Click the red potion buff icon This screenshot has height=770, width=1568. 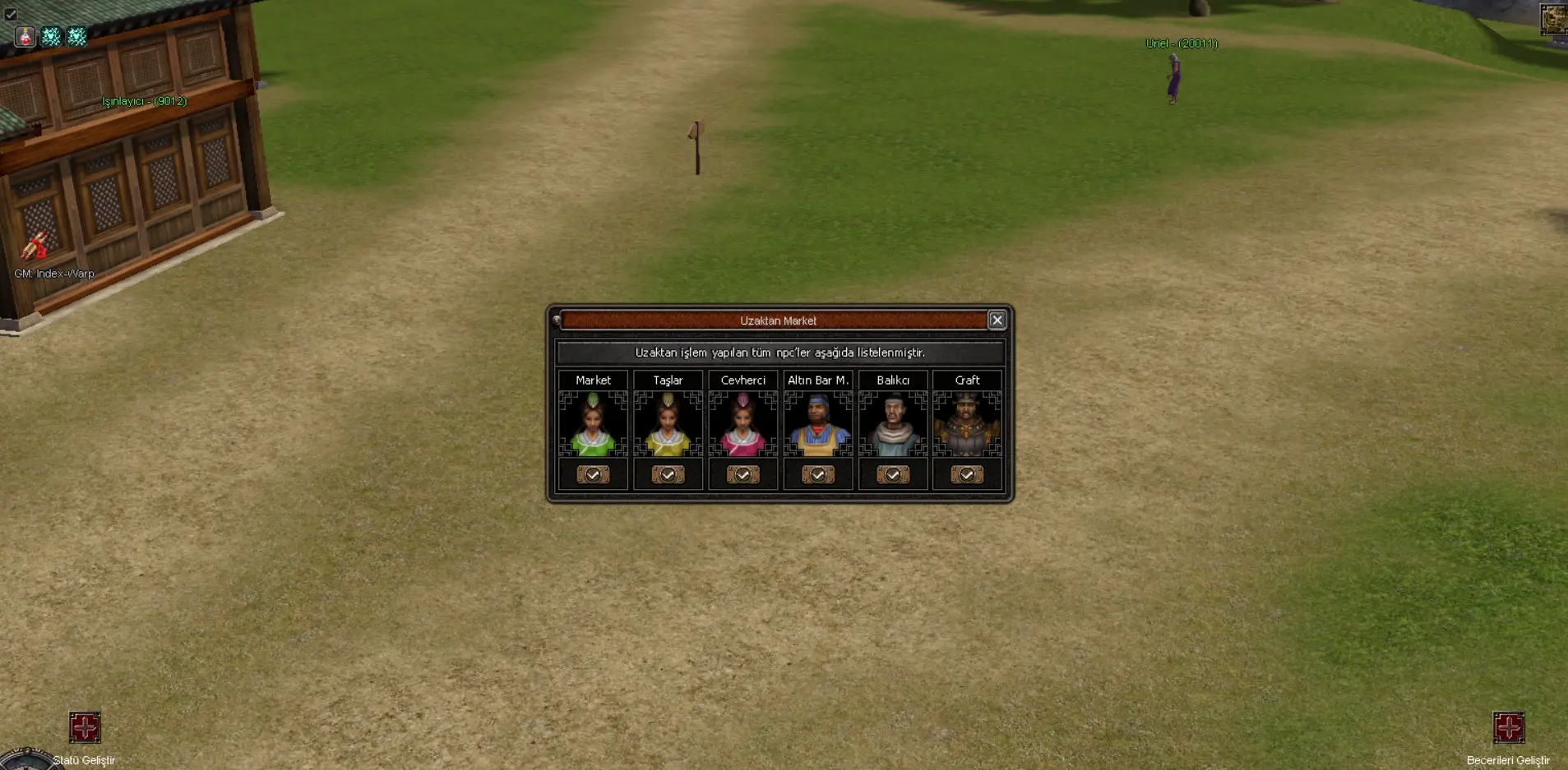[x=25, y=36]
